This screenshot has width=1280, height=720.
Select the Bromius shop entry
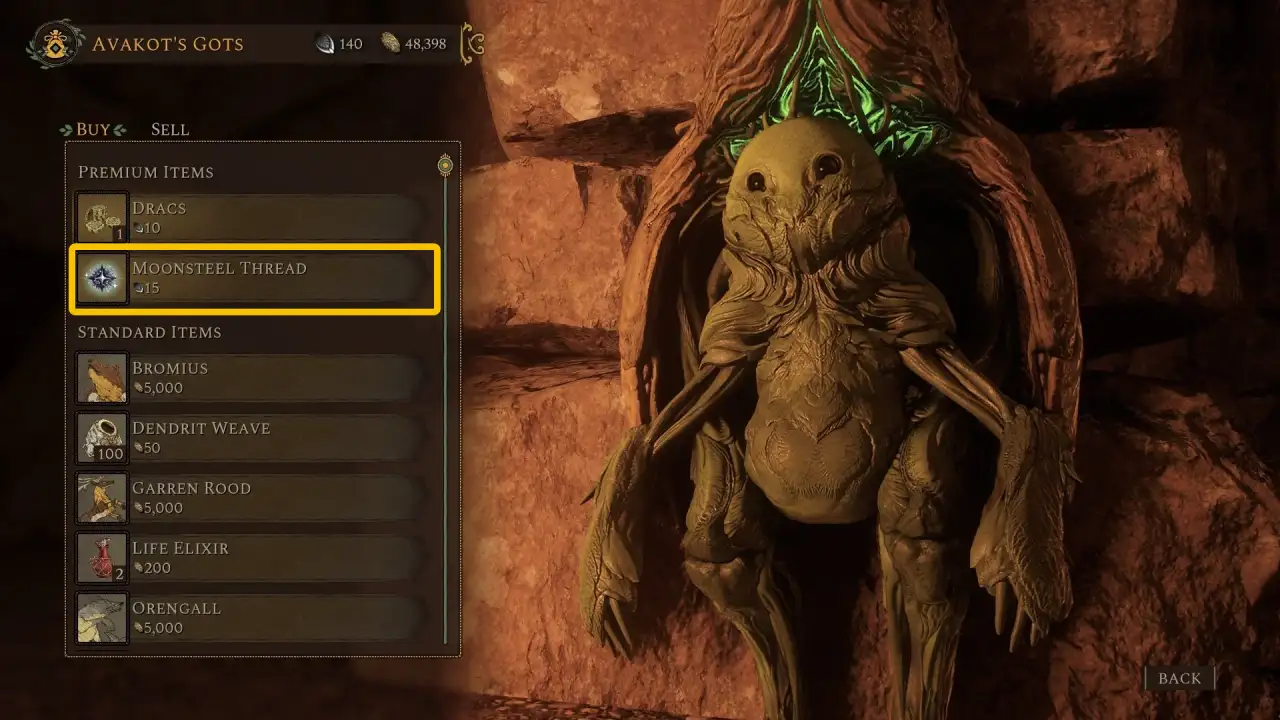[x=255, y=378]
